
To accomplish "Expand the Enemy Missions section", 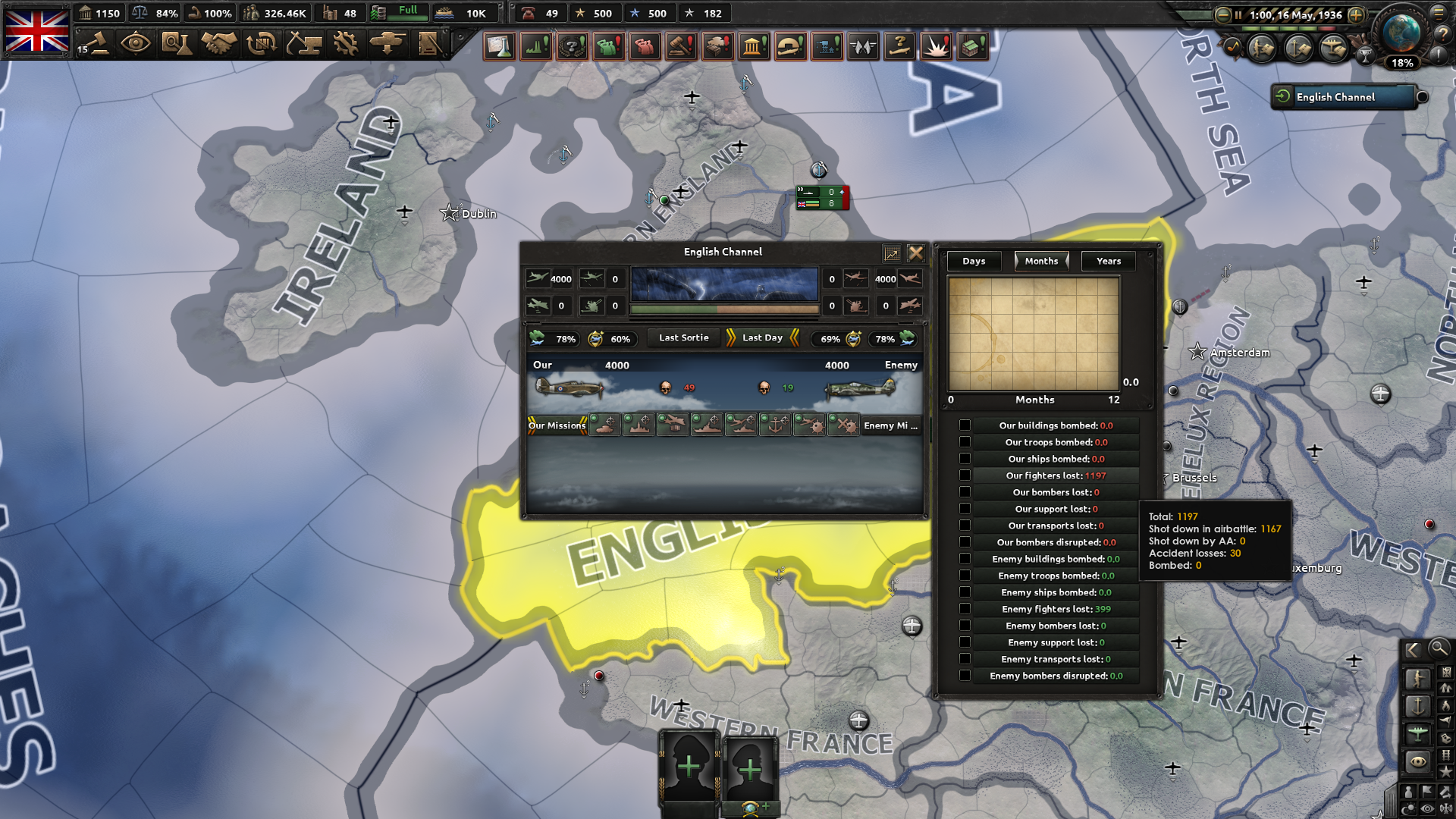I will pos(891,425).
